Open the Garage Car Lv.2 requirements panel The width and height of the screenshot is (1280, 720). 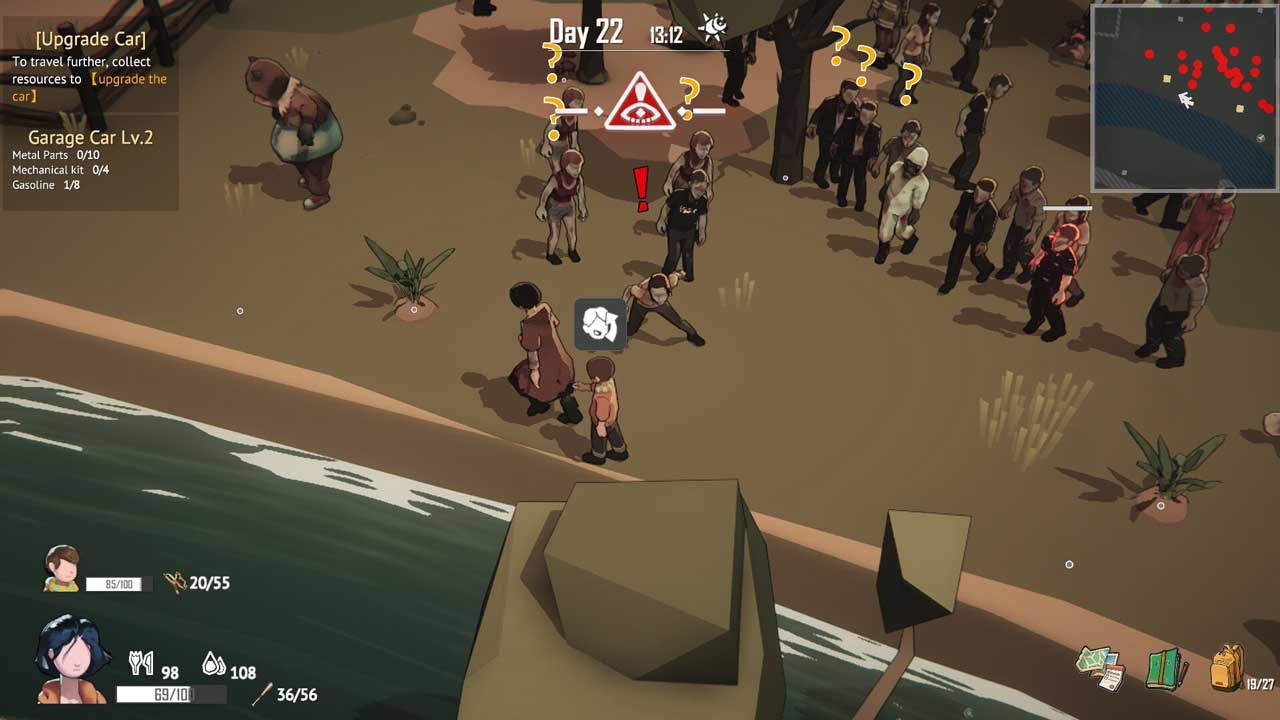(90, 161)
